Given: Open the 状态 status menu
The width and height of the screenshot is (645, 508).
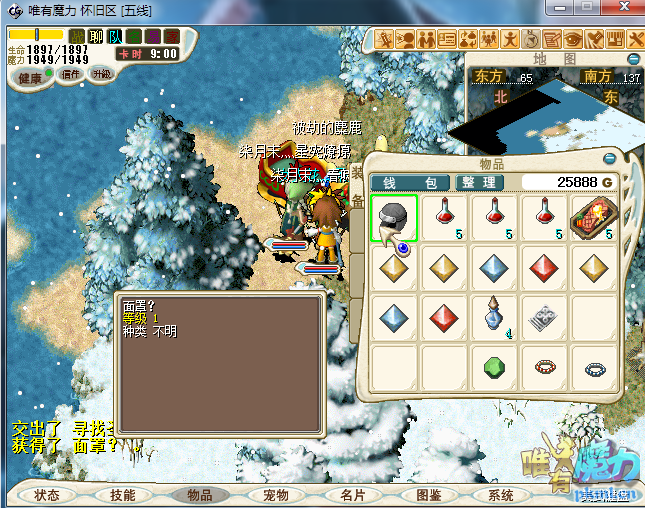Looking at the screenshot, I should tap(46, 495).
